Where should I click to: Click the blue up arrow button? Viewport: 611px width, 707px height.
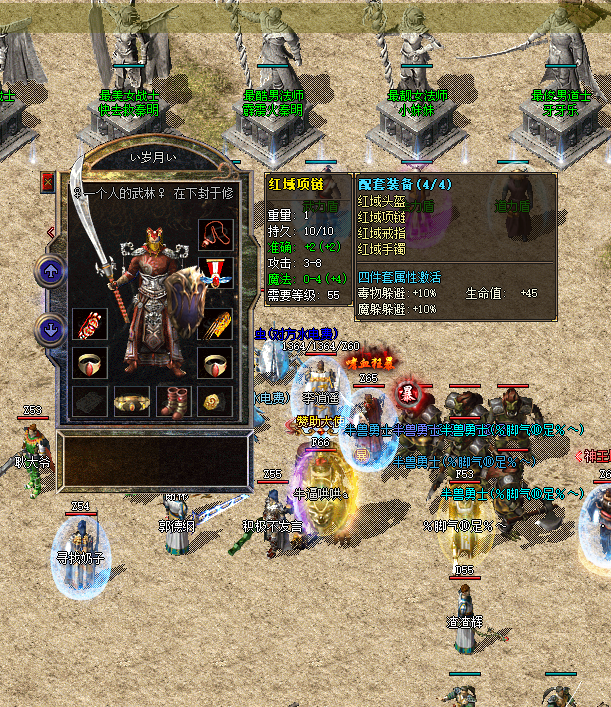(x=50, y=270)
